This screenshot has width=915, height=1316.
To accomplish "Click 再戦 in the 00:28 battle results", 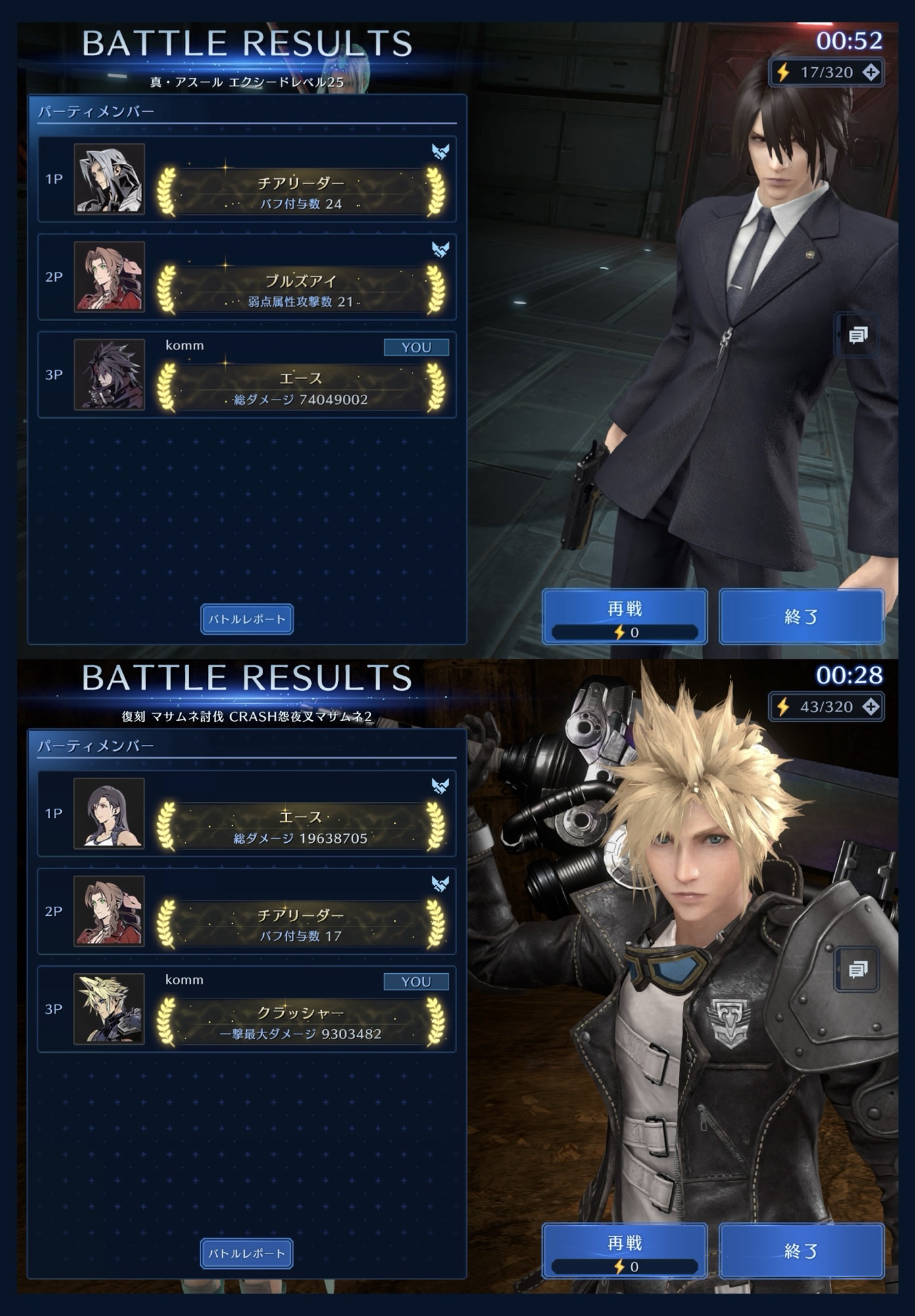I will pos(624,1251).
